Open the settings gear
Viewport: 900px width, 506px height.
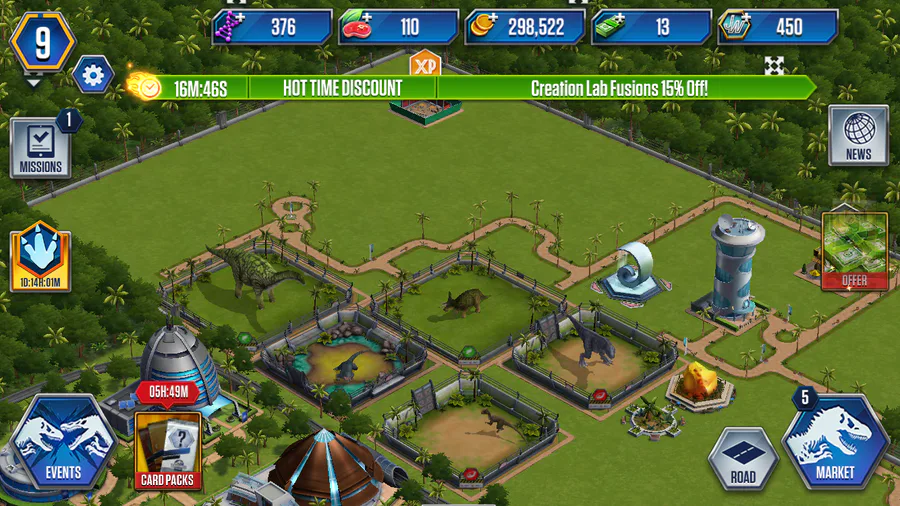(93, 75)
